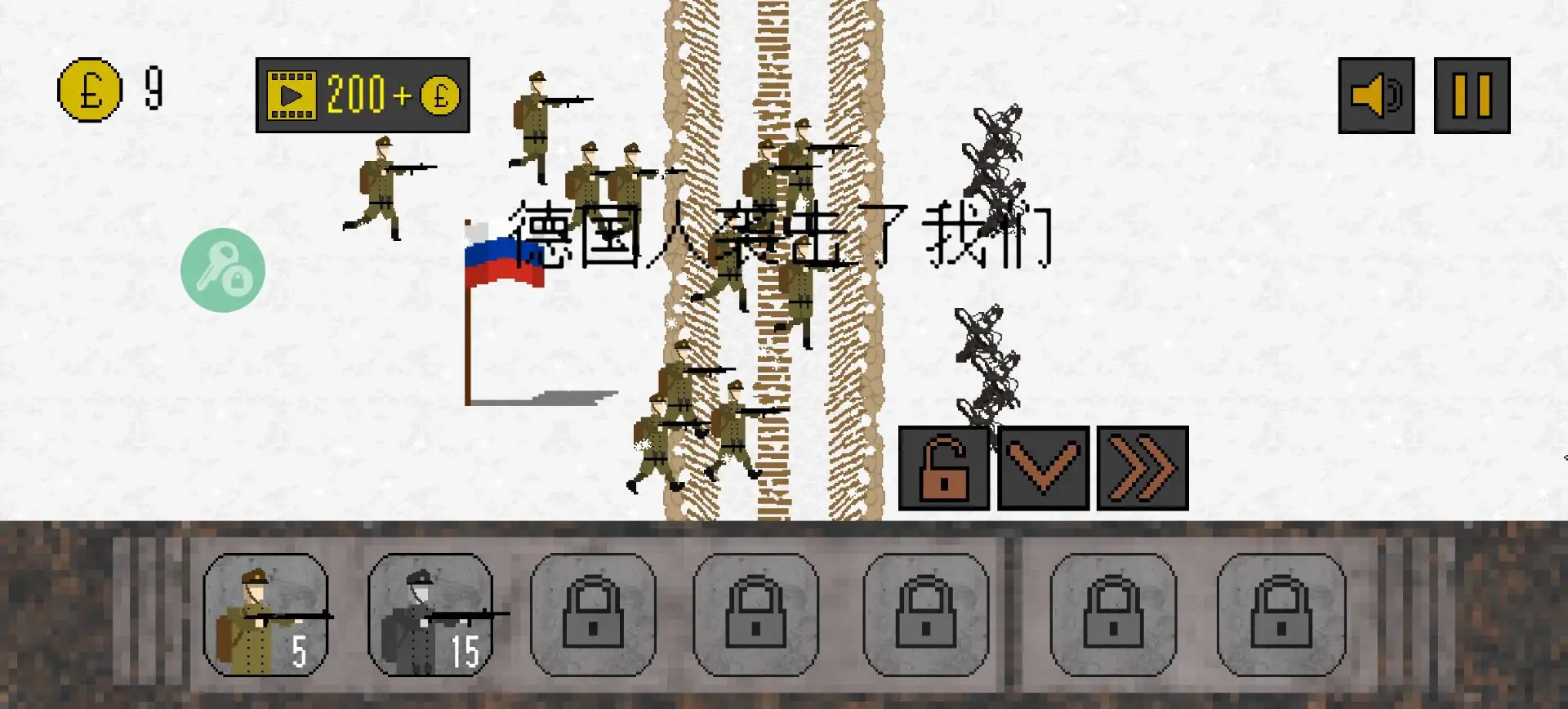Click the 200+ coin video reward button
The image size is (1568, 709).
pyautogui.click(x=363, y=95)
